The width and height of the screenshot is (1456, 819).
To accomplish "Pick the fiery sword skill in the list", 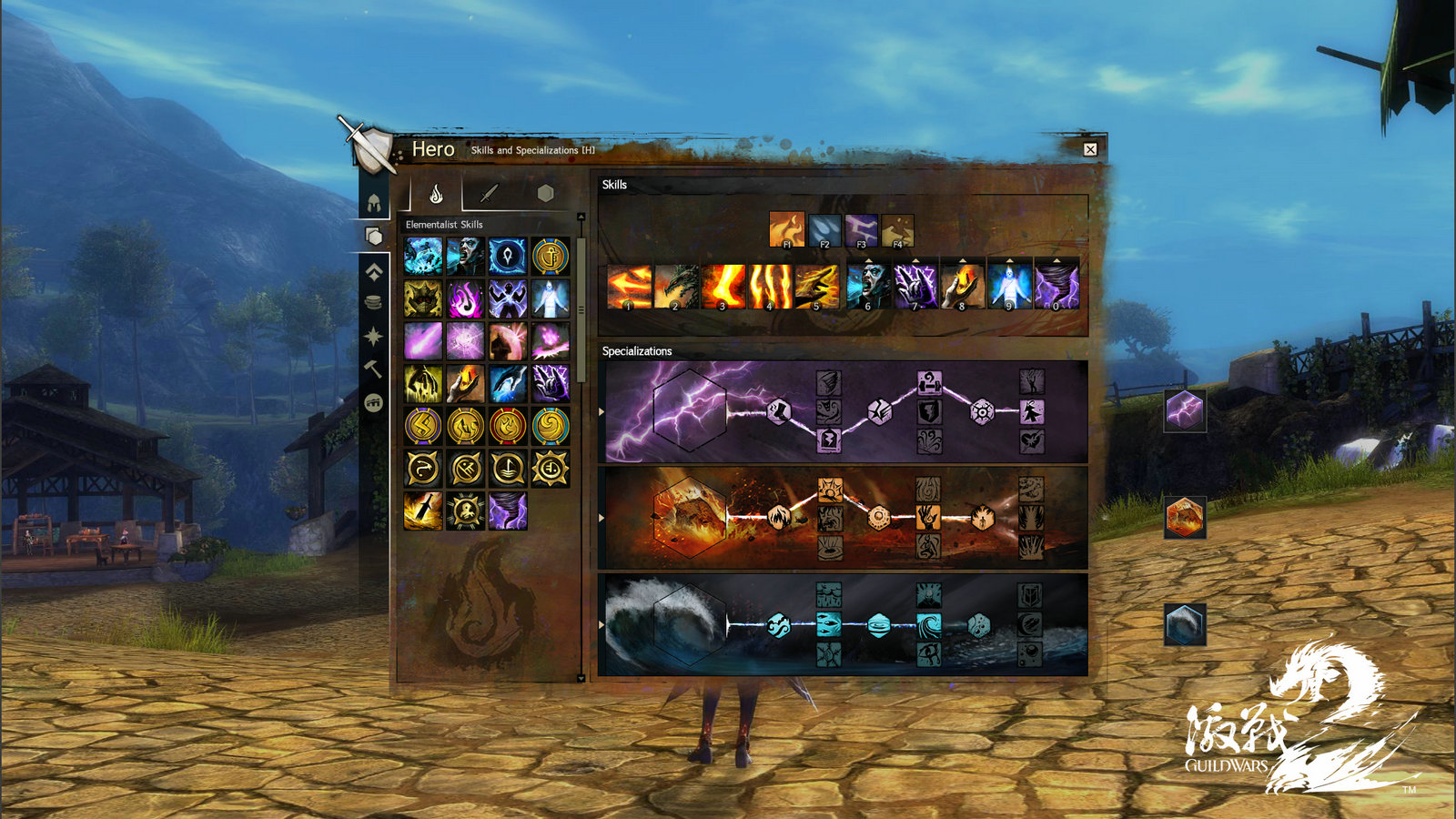I will tap(423, 511).
